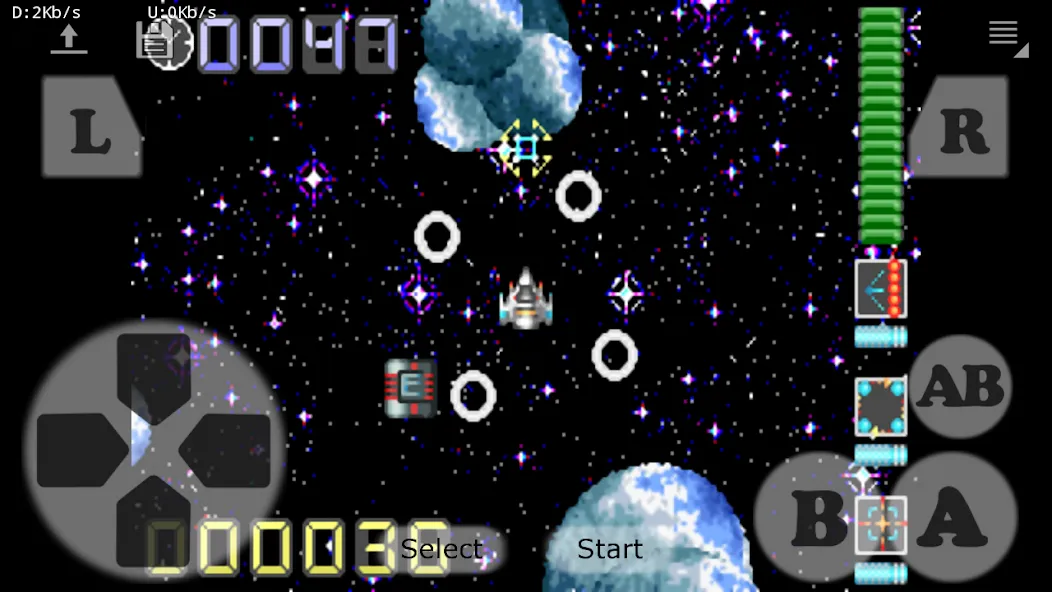1052x592 pixels.
Task: Tap the R shoulder button
Action: 962,128
